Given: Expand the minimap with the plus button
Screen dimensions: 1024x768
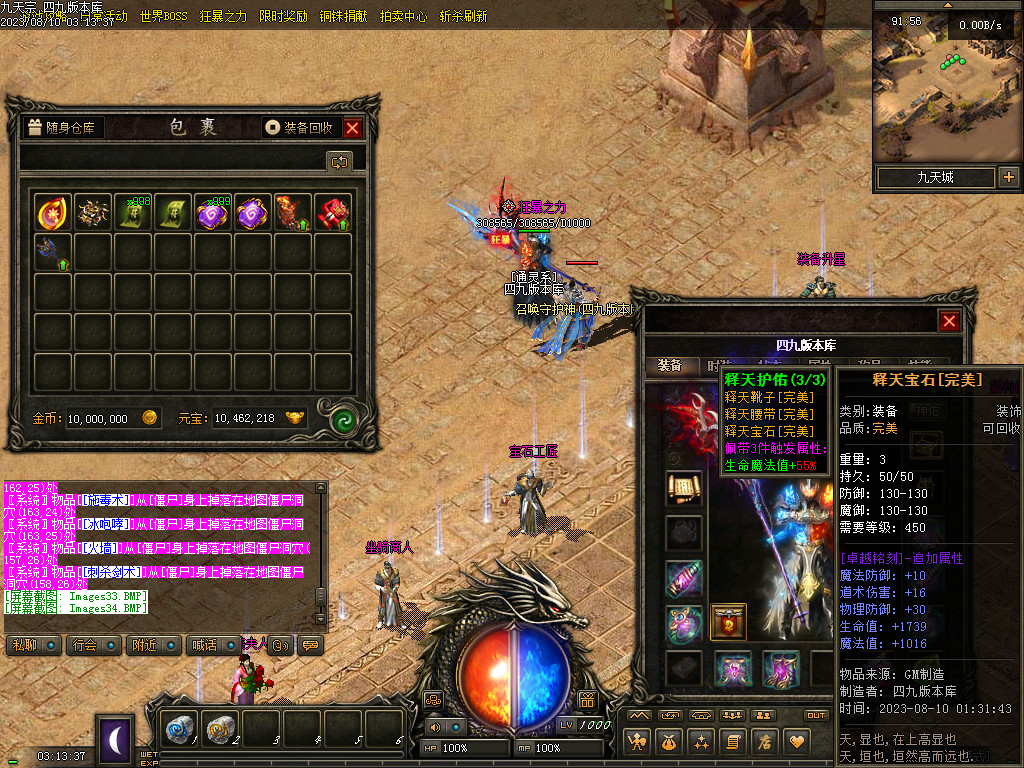Looking at the screenshot, I should (x=1008, y=178).
